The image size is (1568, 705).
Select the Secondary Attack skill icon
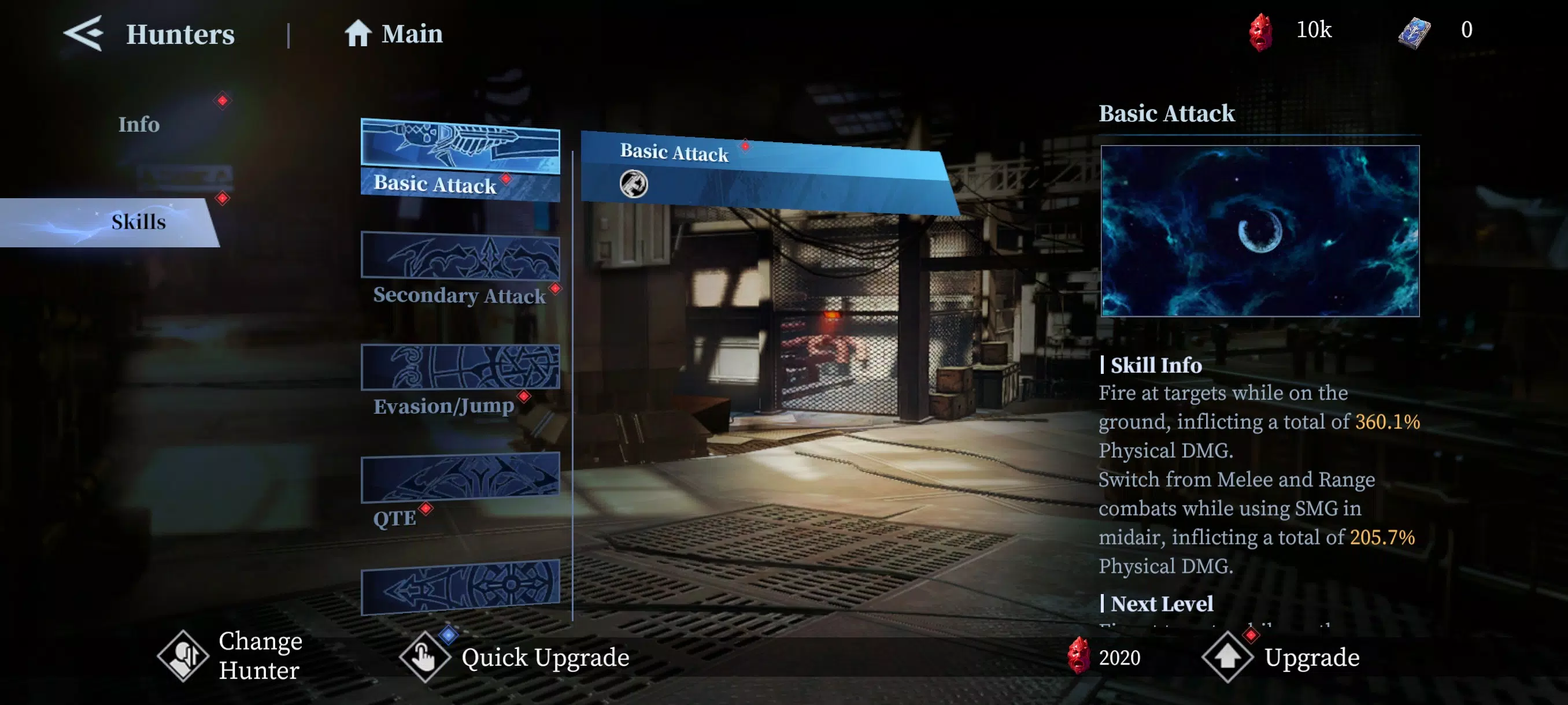click(461, 255)
